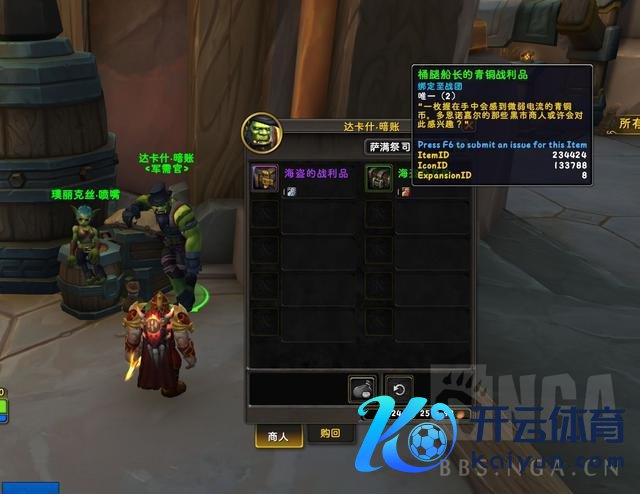This screenshot has width=640, height=494.
Task: Select the green backpack merchant item
Action: pos(379,178)
